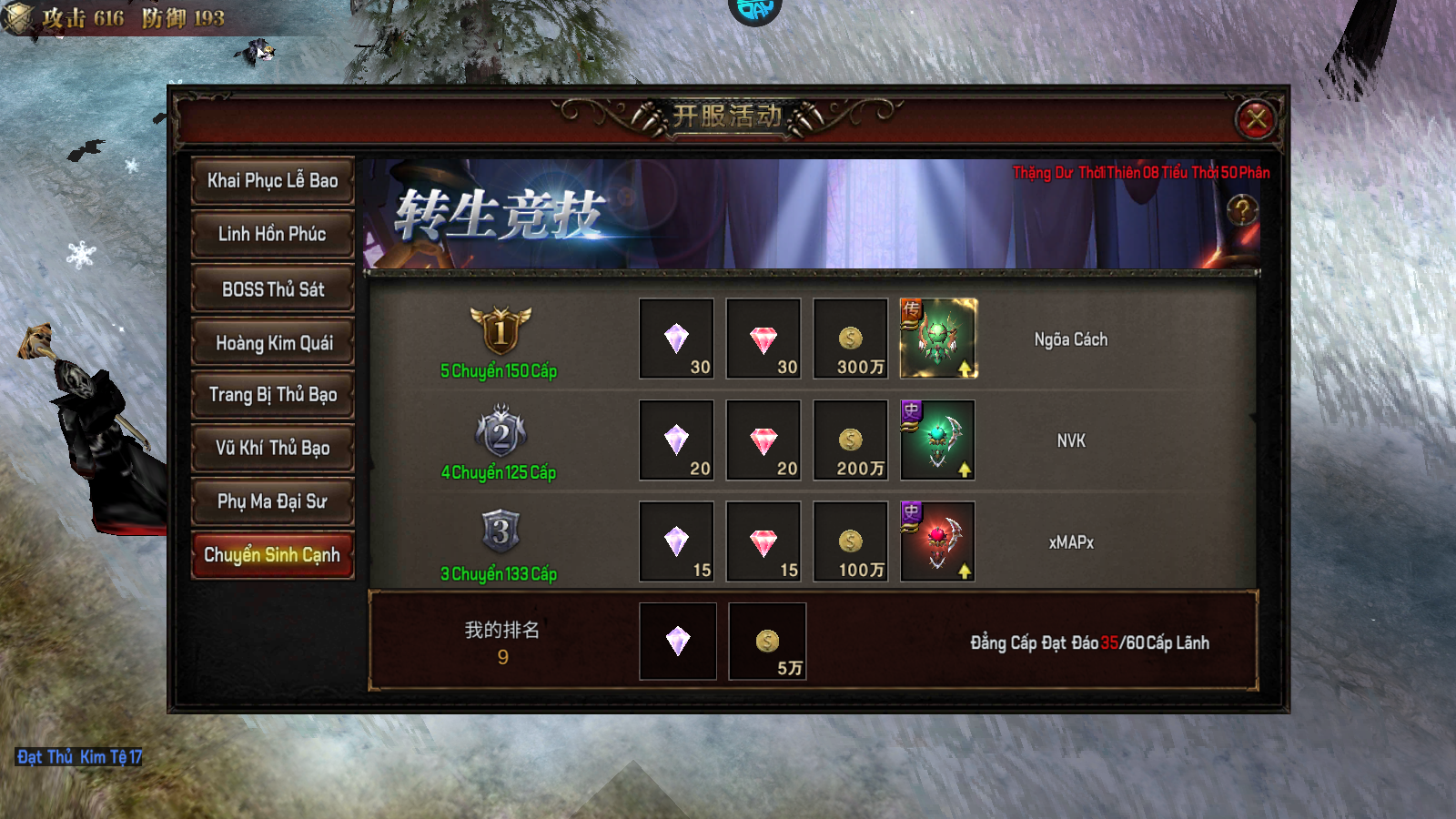Show help via the question mark icon

tap(1242, 210)
